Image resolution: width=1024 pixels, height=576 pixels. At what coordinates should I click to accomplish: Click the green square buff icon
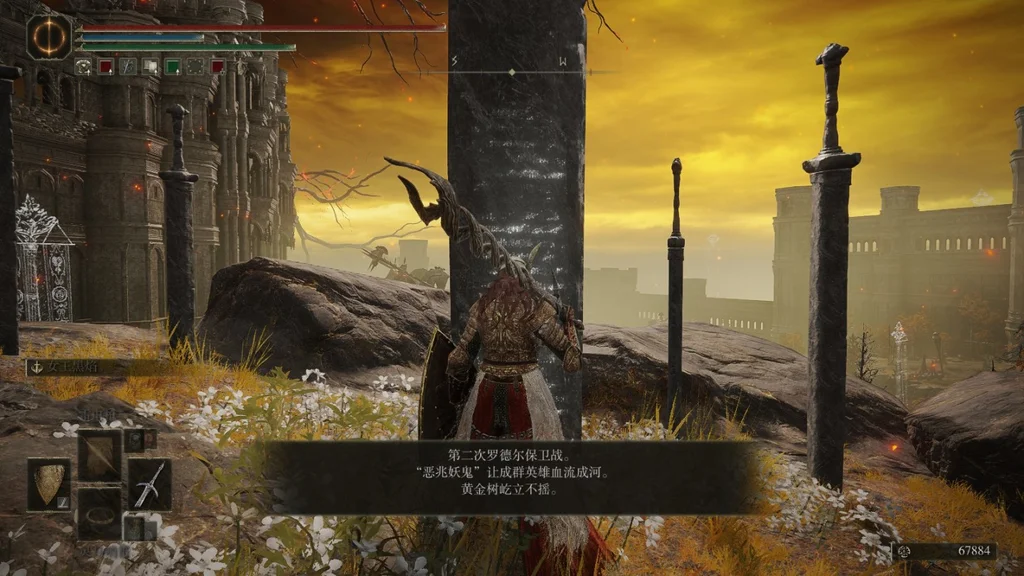point(172,67)
